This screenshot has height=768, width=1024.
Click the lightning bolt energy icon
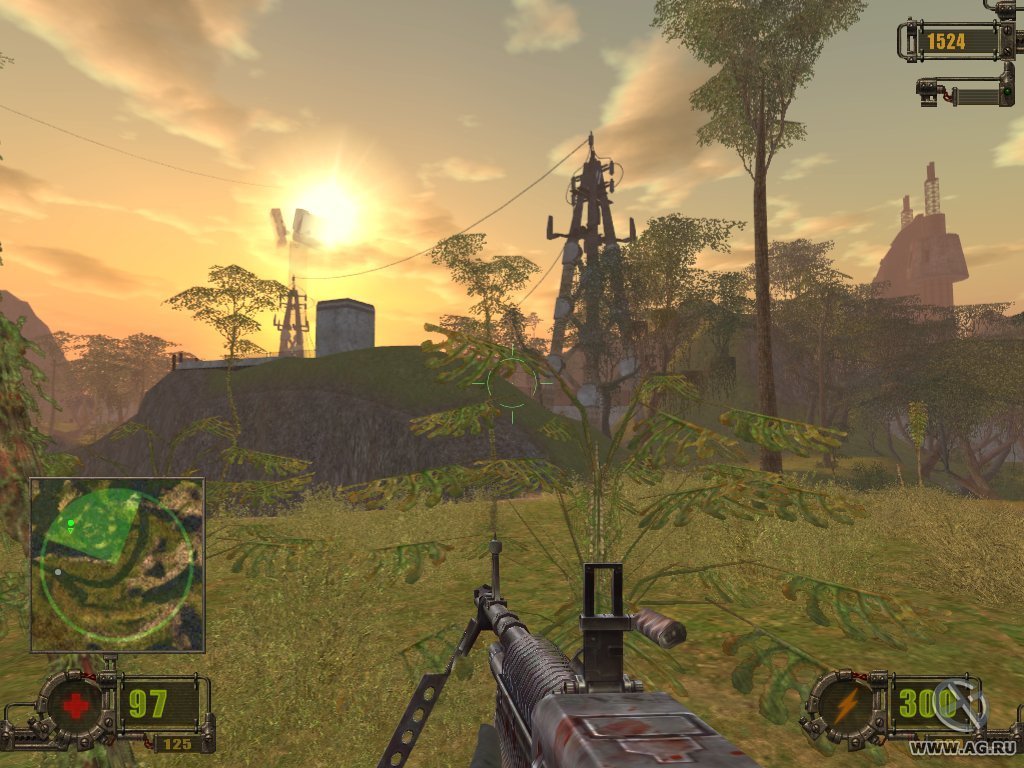[x=845, y=704]
